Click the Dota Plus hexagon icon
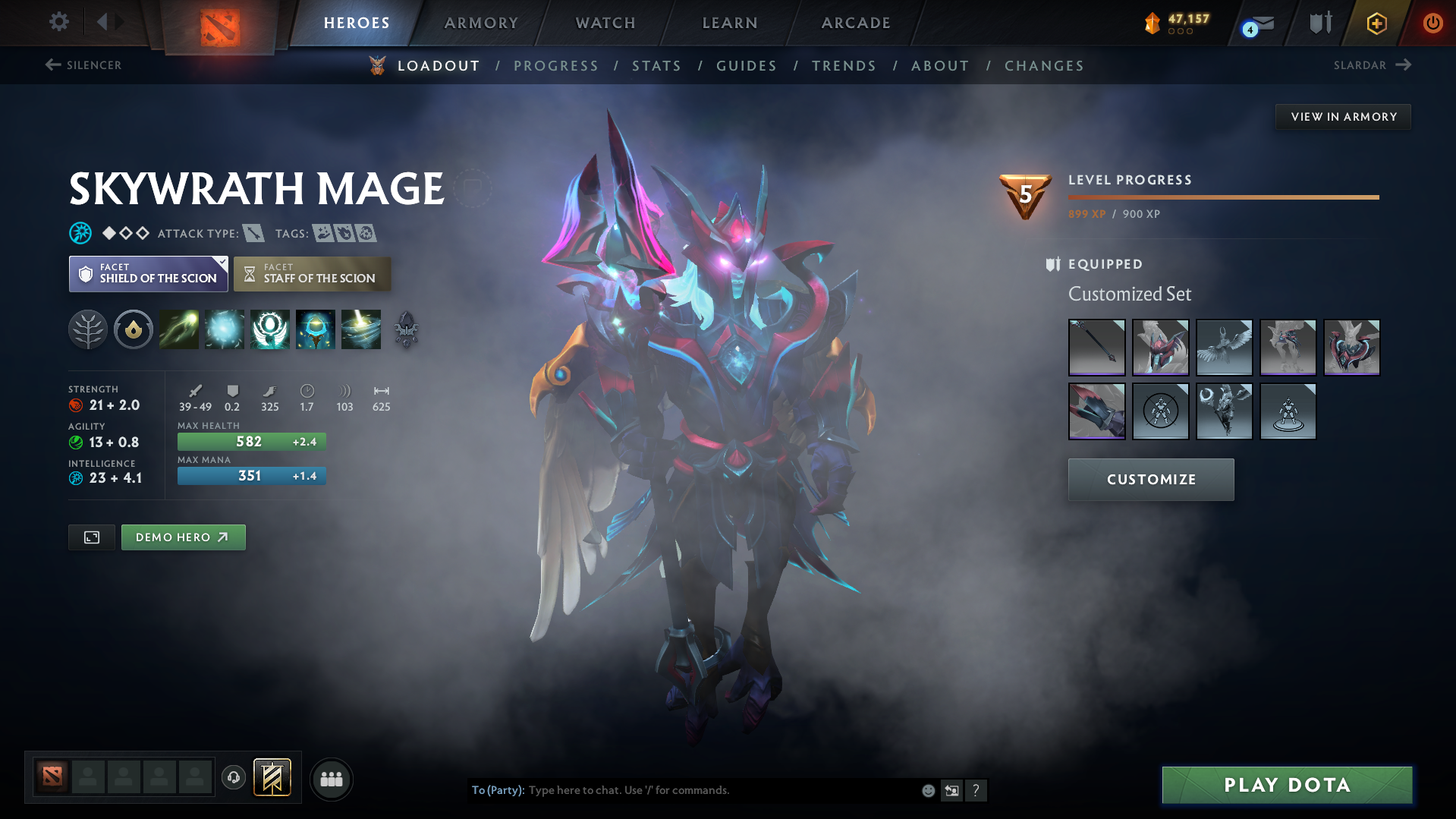The width and height of the screenshot is (1456, 819). point(1376,23)
